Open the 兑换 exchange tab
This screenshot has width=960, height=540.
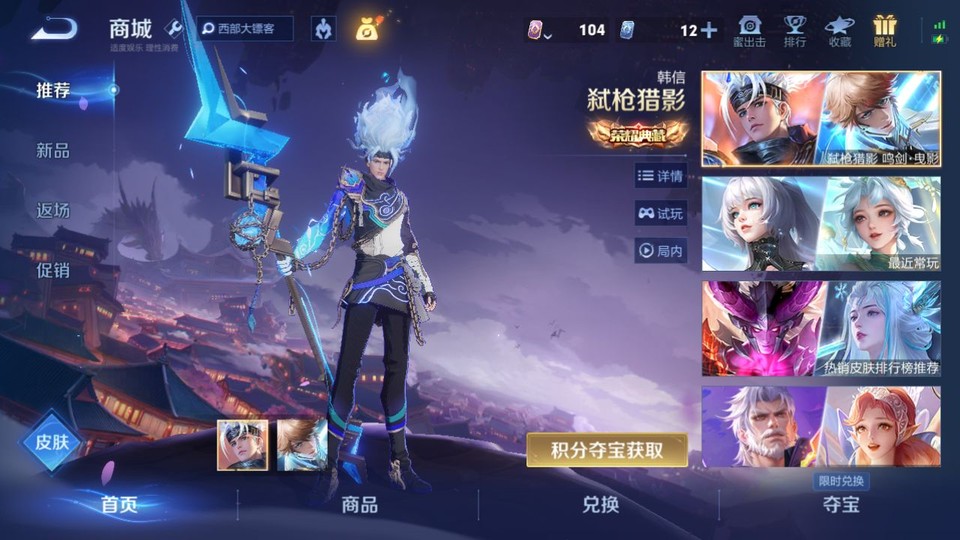(600, 505)
